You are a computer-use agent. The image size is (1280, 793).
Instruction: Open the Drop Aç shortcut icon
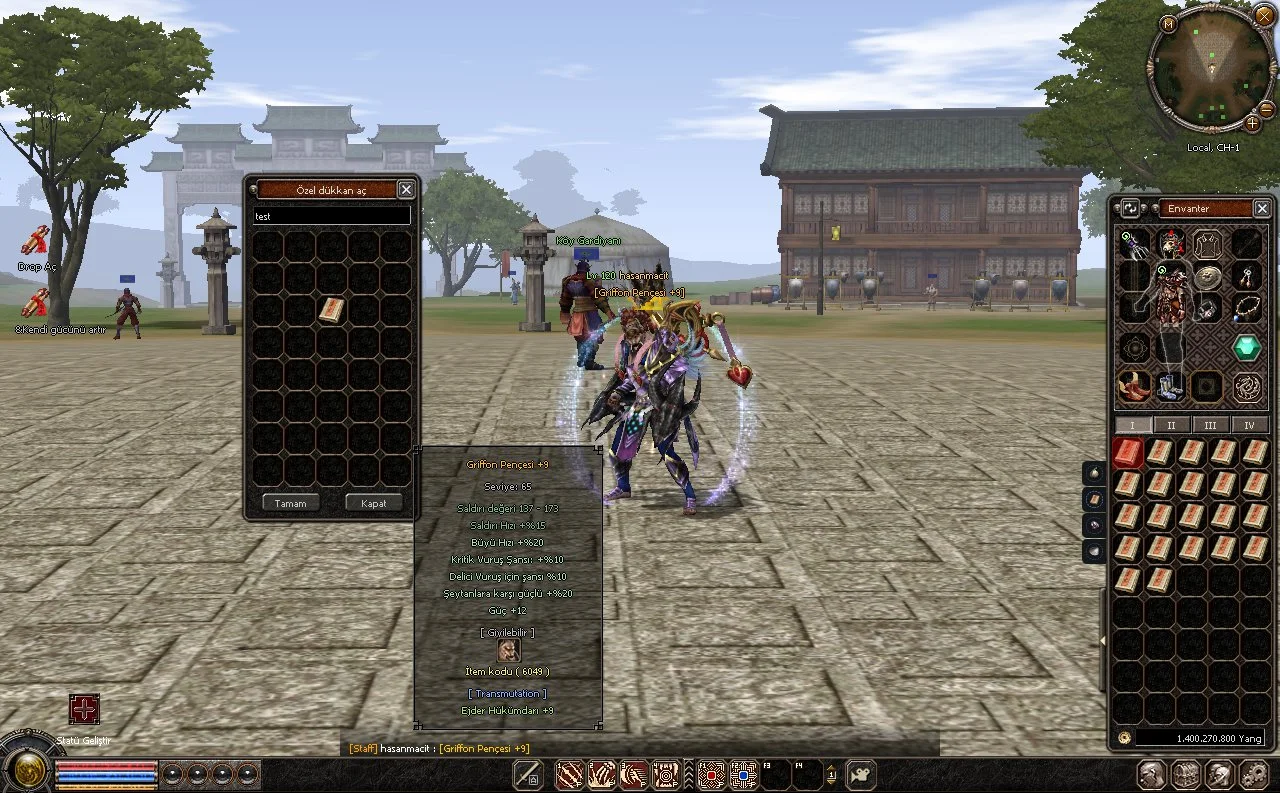(36, 240)
